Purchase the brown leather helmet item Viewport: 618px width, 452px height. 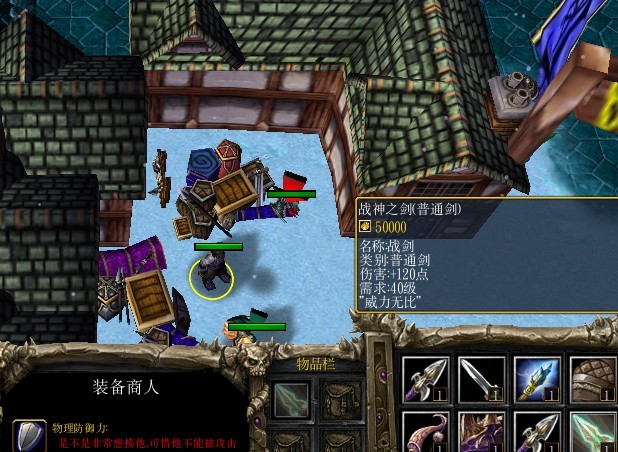coord(593,378)
